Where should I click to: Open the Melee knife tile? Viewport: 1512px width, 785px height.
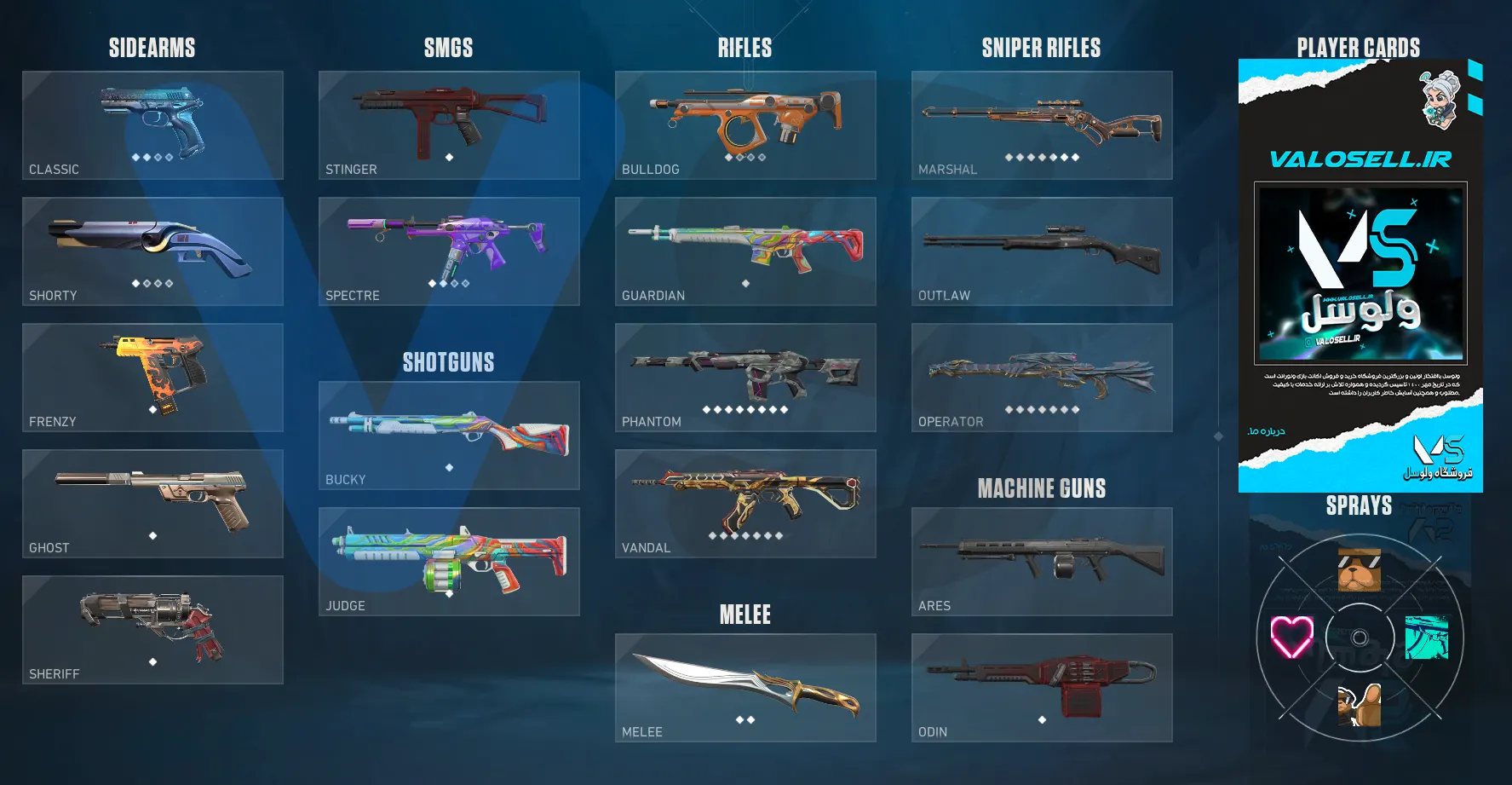pos(745,688)
